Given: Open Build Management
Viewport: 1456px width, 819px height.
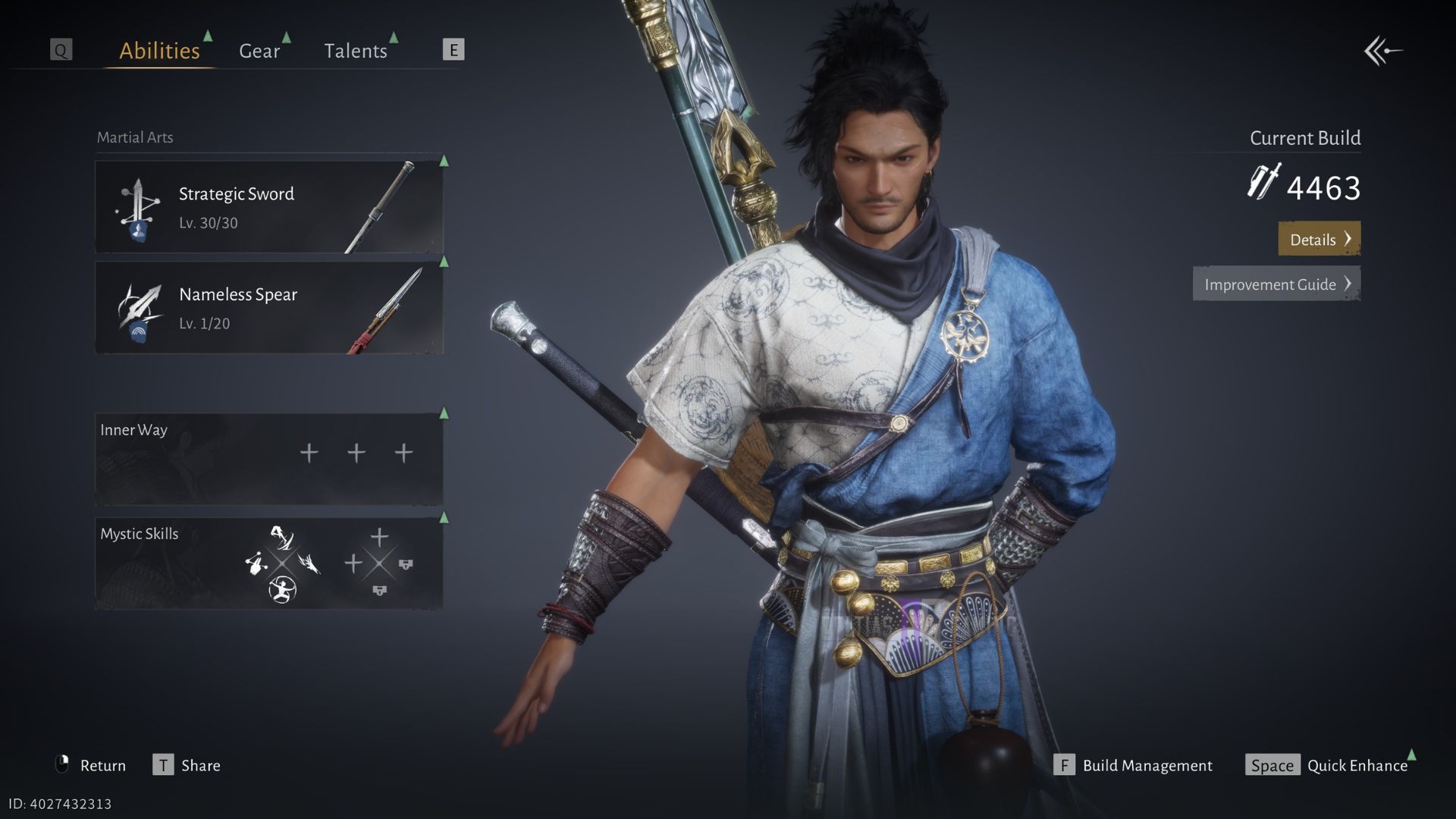Looking at the screenshot, I should 1133,765.
